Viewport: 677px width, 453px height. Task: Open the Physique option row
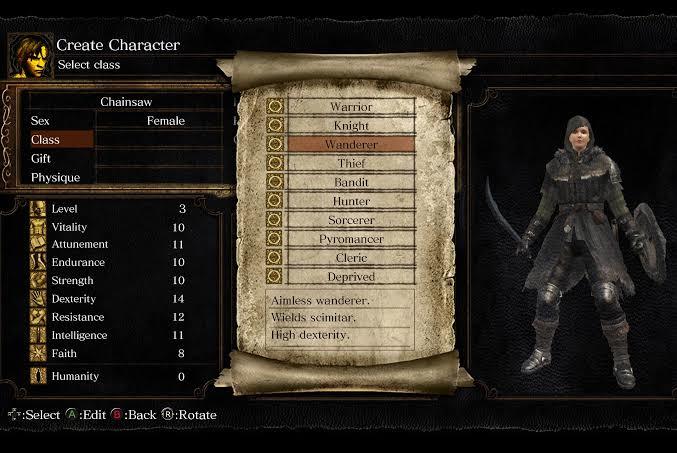pos(120,178)
